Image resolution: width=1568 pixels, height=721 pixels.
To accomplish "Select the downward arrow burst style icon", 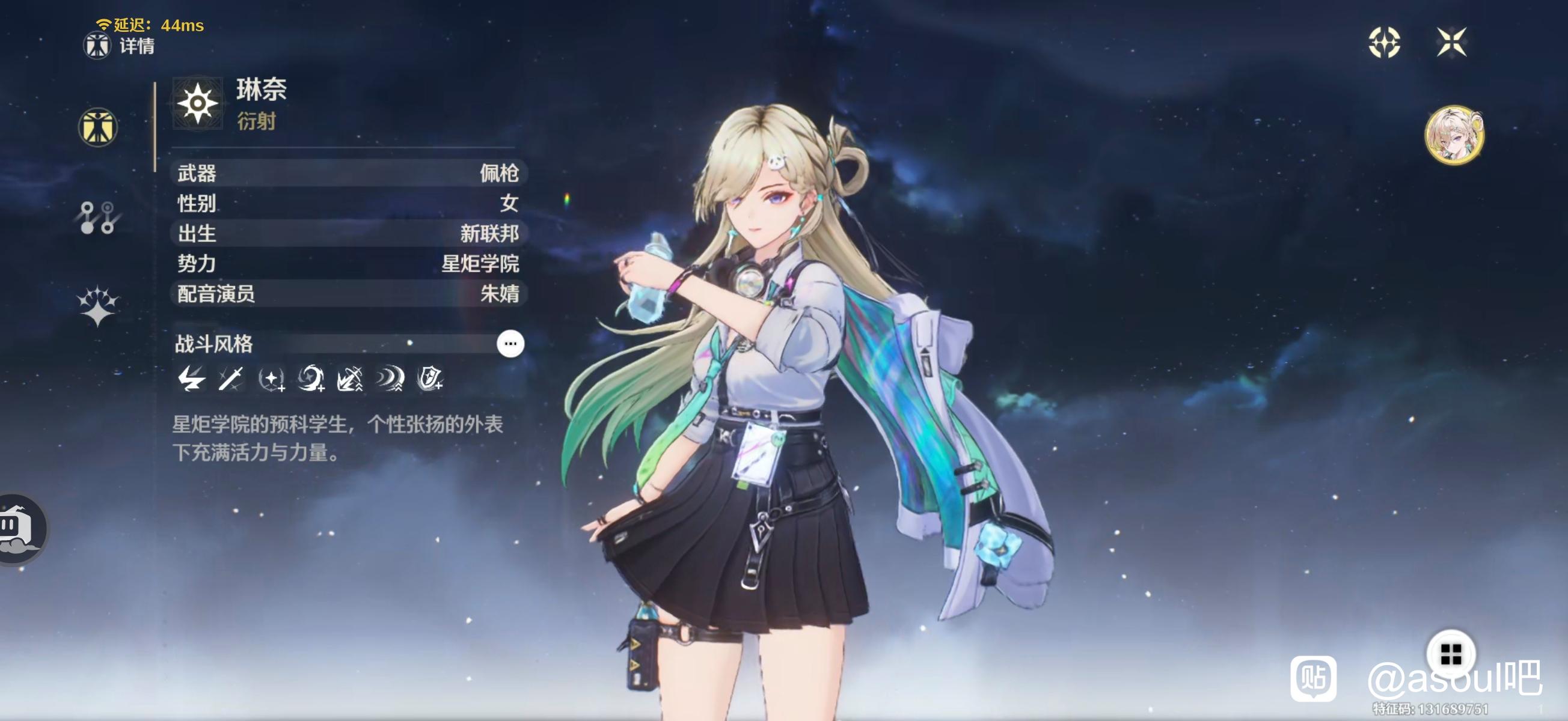I will coord(351,379).
